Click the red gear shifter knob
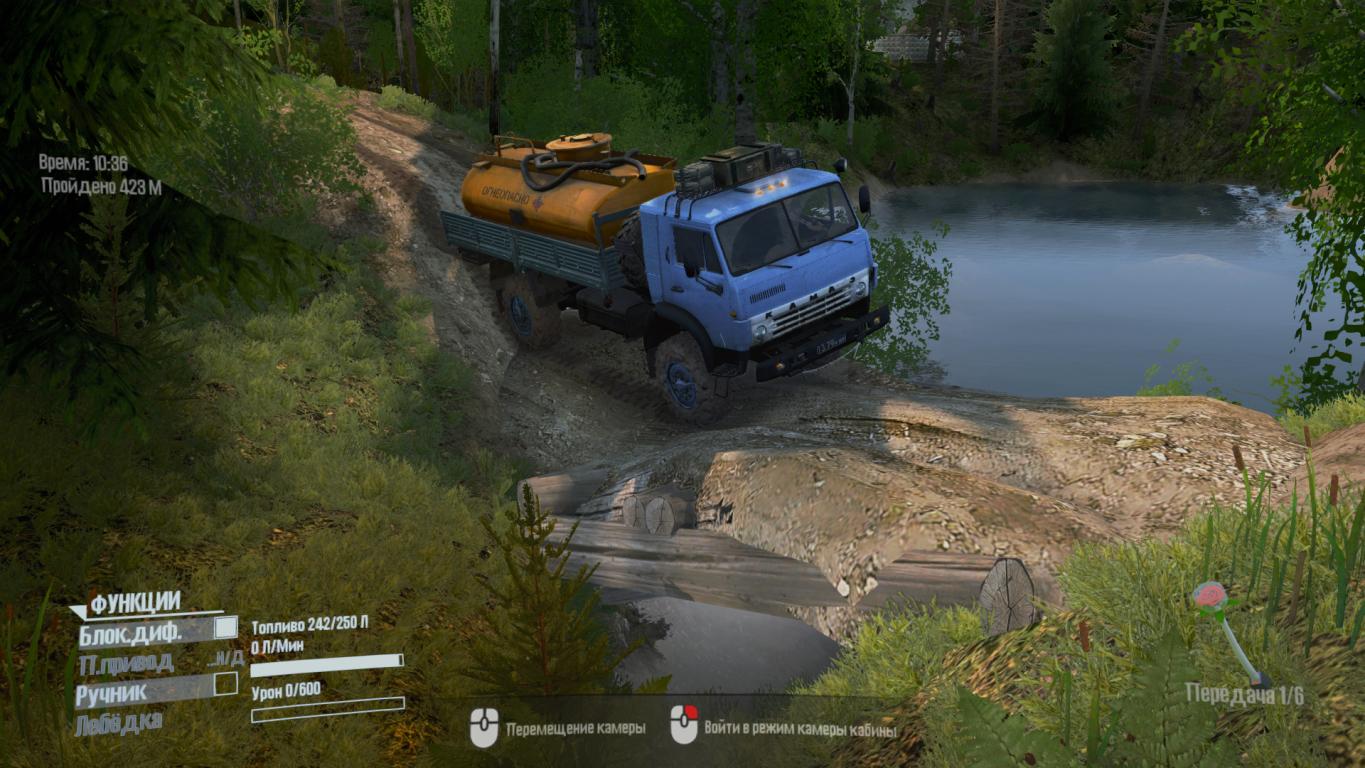 [x=1210, y=596]
